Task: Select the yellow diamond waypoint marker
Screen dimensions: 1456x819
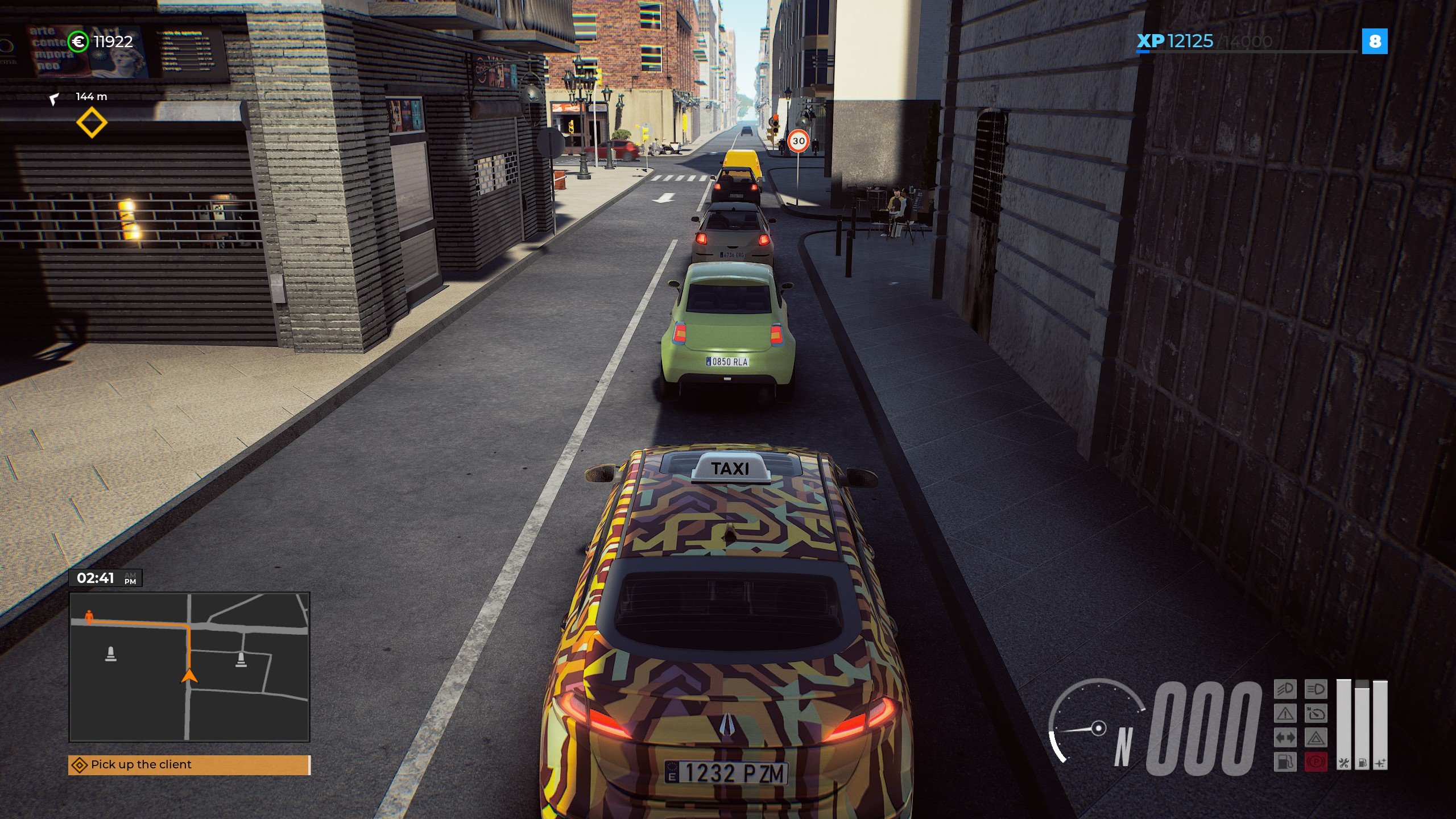Action: pyautogui.click(x=92, y=123)
